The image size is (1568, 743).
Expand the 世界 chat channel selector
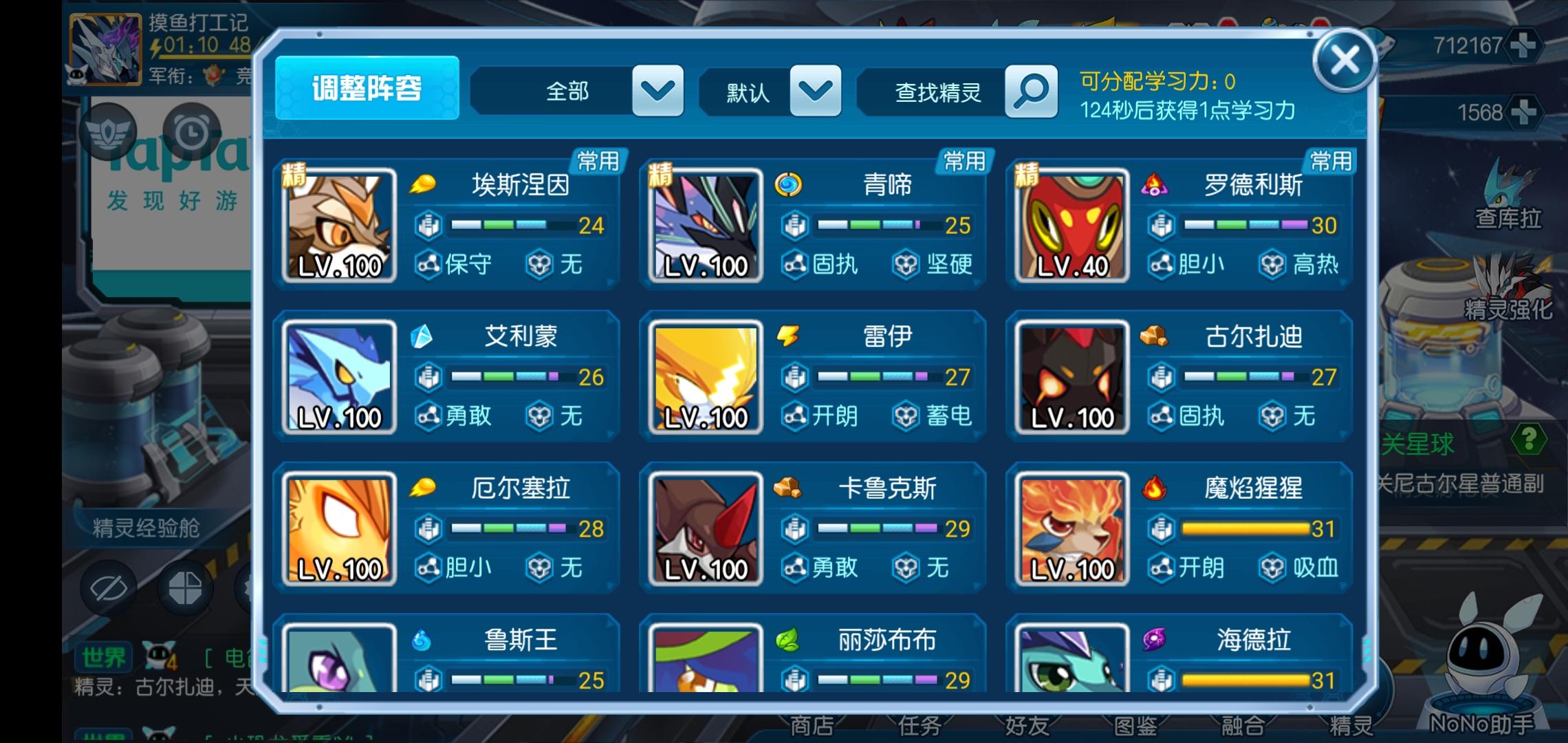[x=105, y=658]
